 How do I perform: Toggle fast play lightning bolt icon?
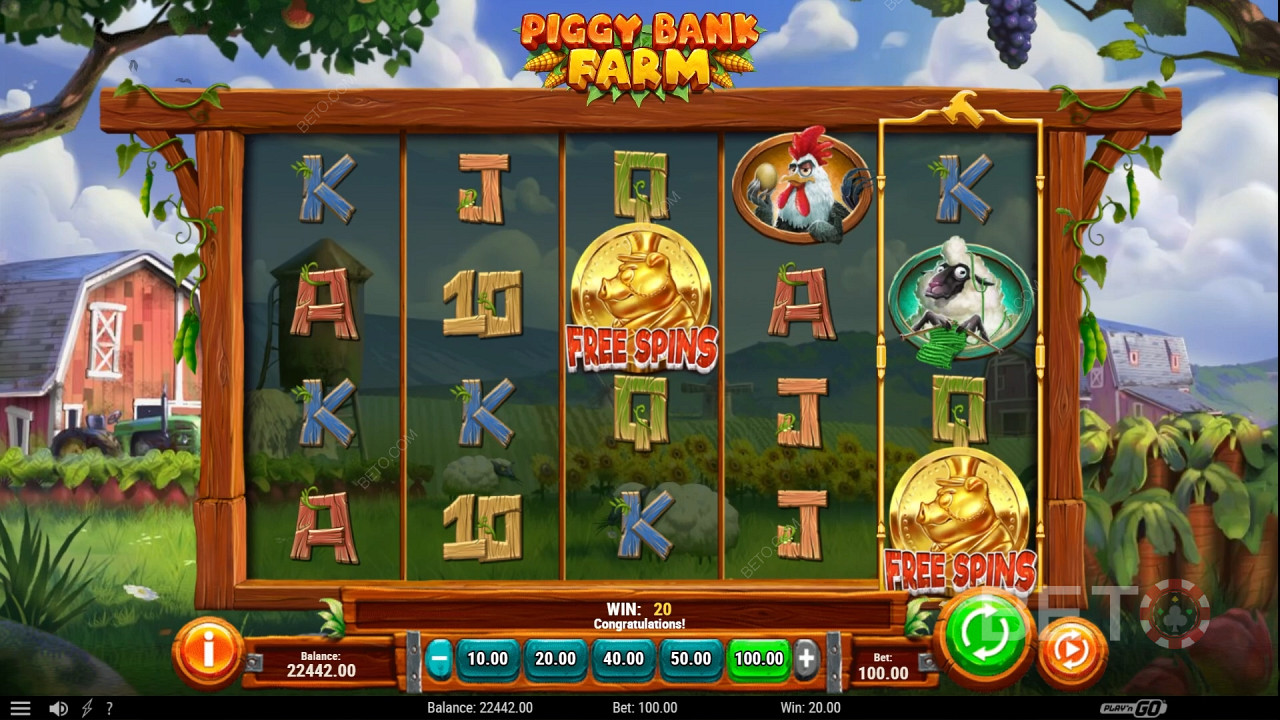tap(87, 708)
